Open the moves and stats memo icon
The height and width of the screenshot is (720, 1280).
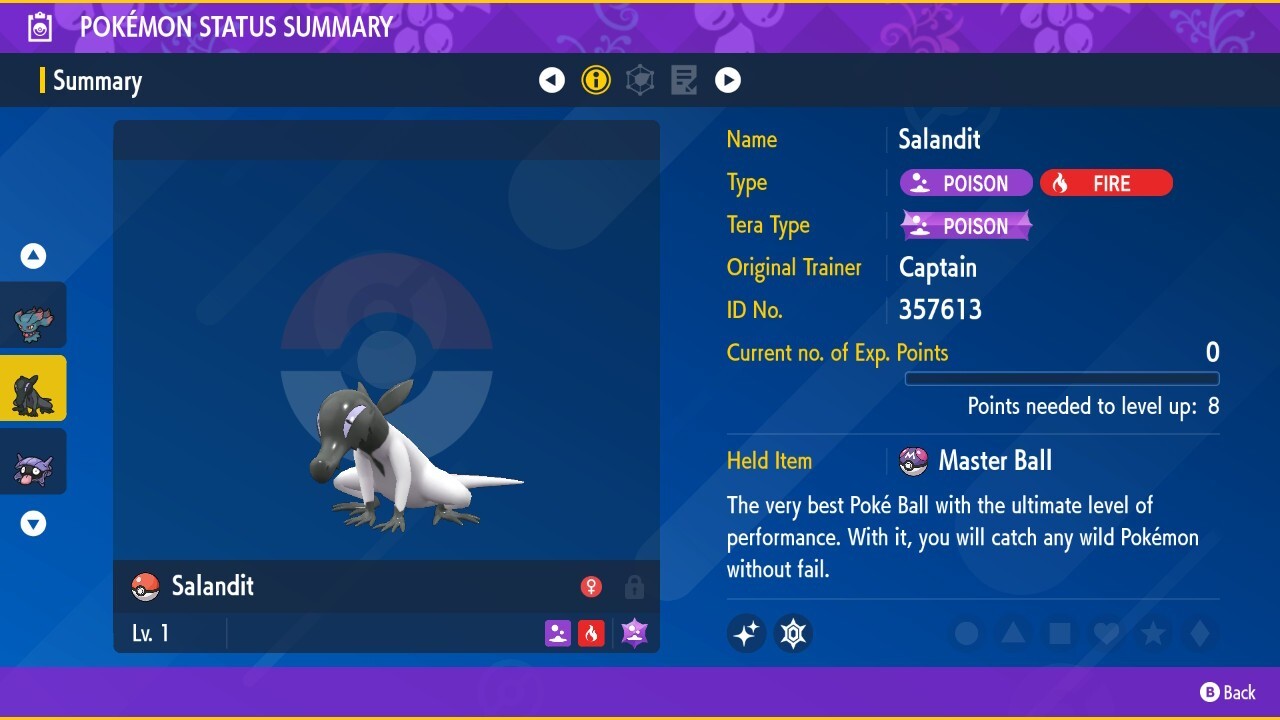point(683,80)
